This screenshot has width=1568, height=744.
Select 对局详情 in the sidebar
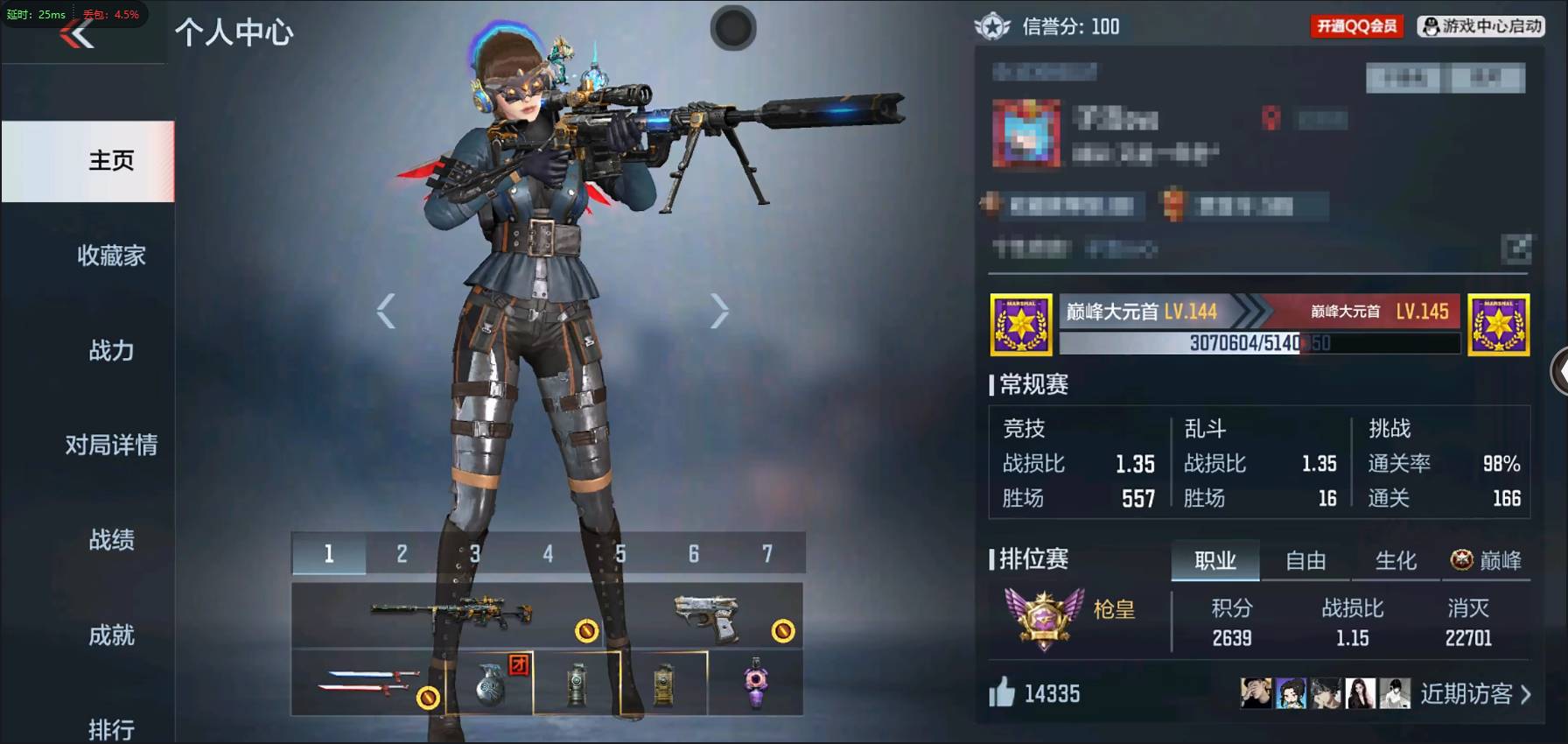[111, 446]
